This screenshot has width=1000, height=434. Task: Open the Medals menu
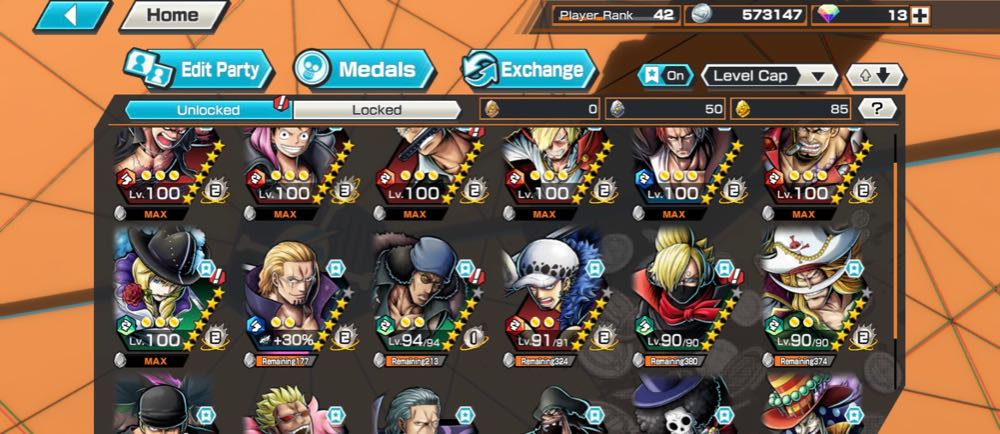(363, 70)
